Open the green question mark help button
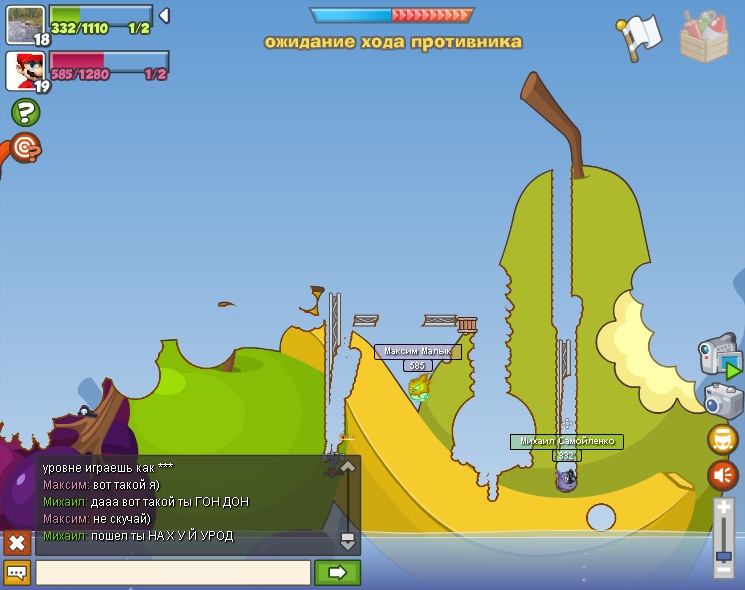Image resolution: width=745 pixels, height=590 pixels. tap(25, 112)
